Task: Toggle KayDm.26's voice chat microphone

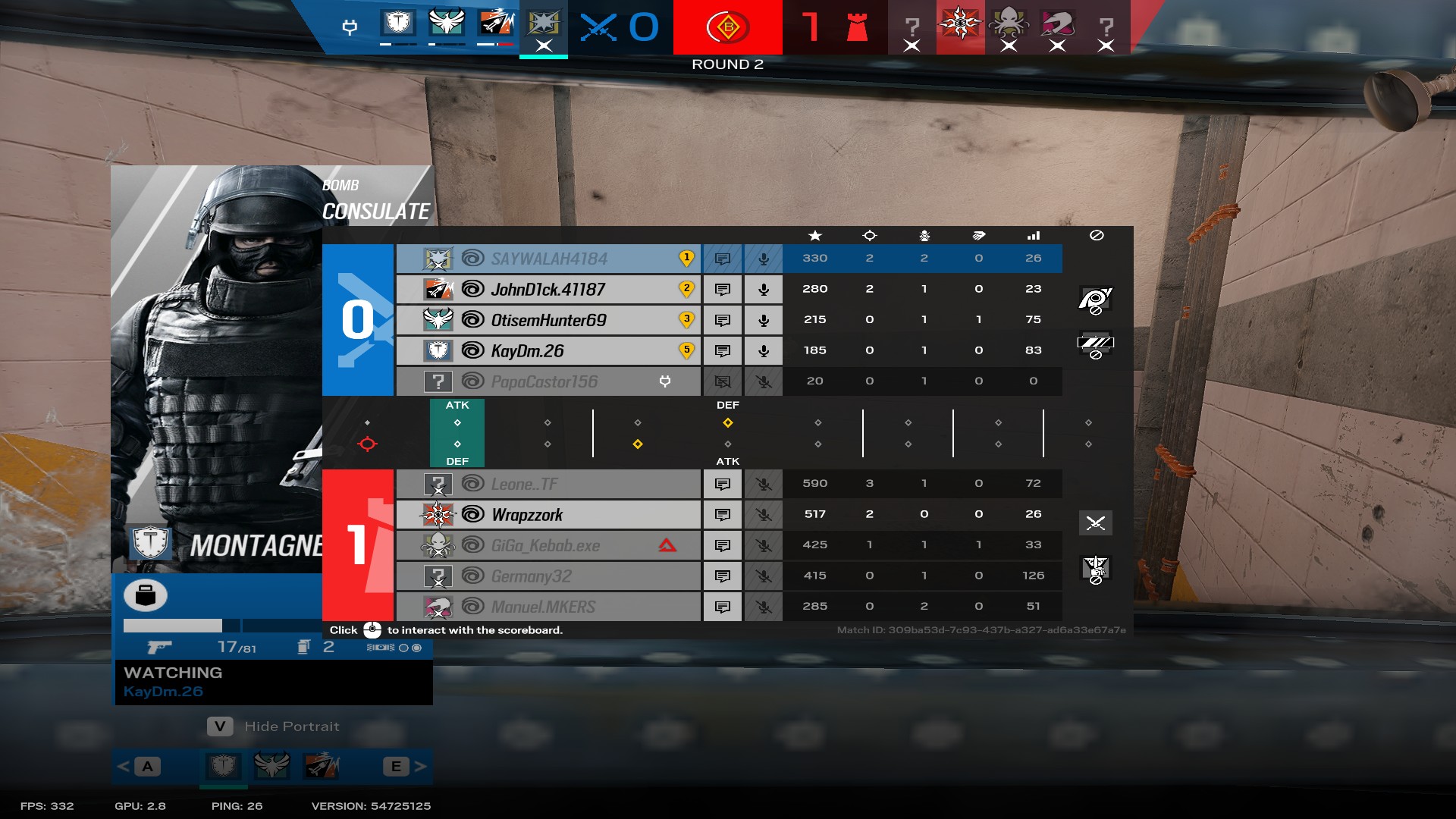Action: (763, 350)
